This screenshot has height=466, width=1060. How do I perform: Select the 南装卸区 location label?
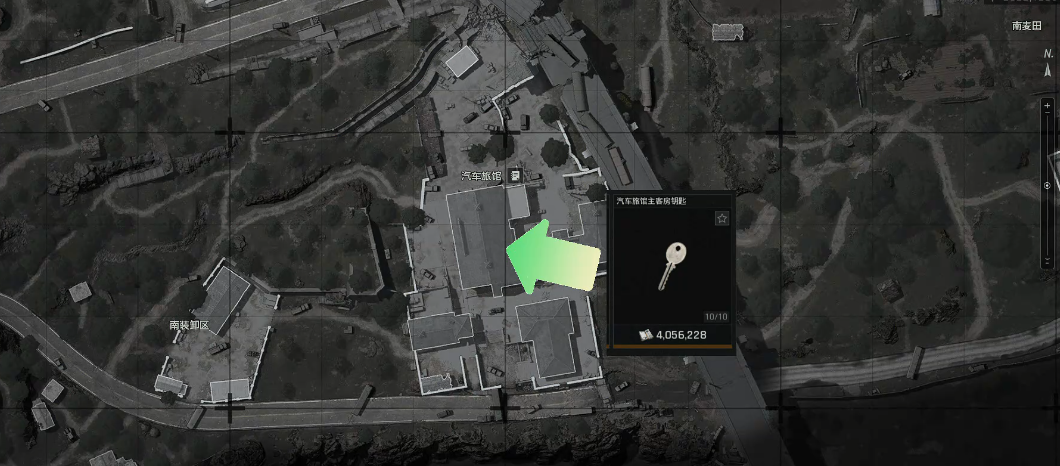click(x=188, y=326)
